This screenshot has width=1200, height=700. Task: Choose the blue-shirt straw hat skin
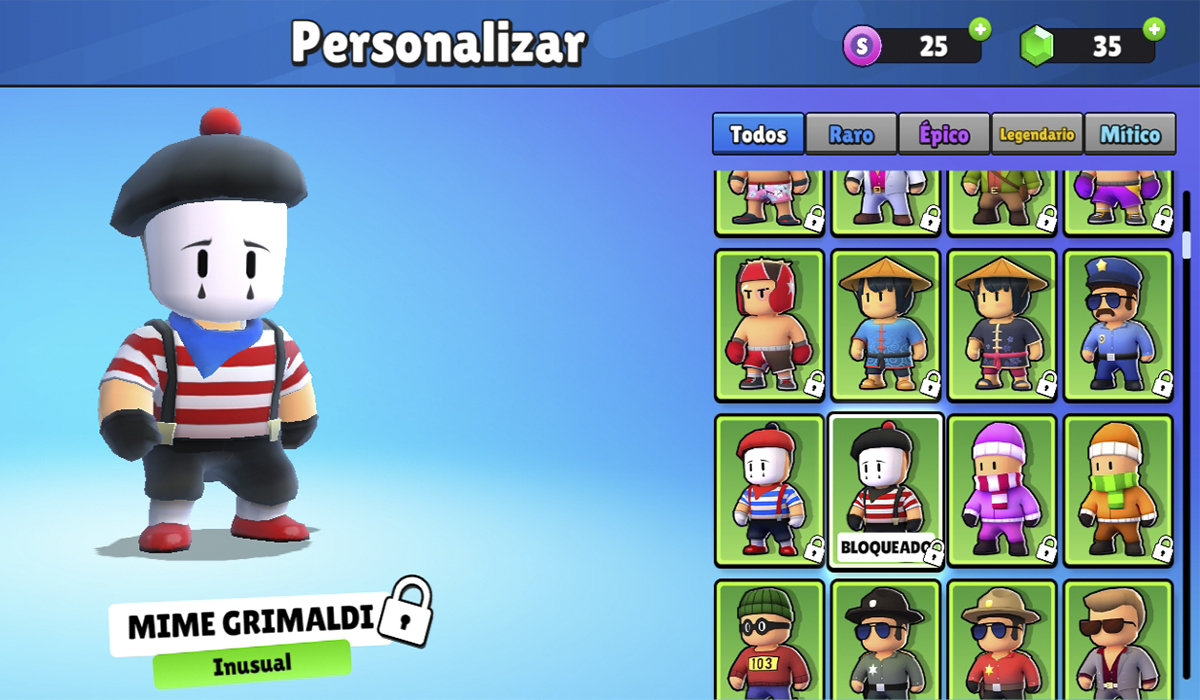coord(885,325)
